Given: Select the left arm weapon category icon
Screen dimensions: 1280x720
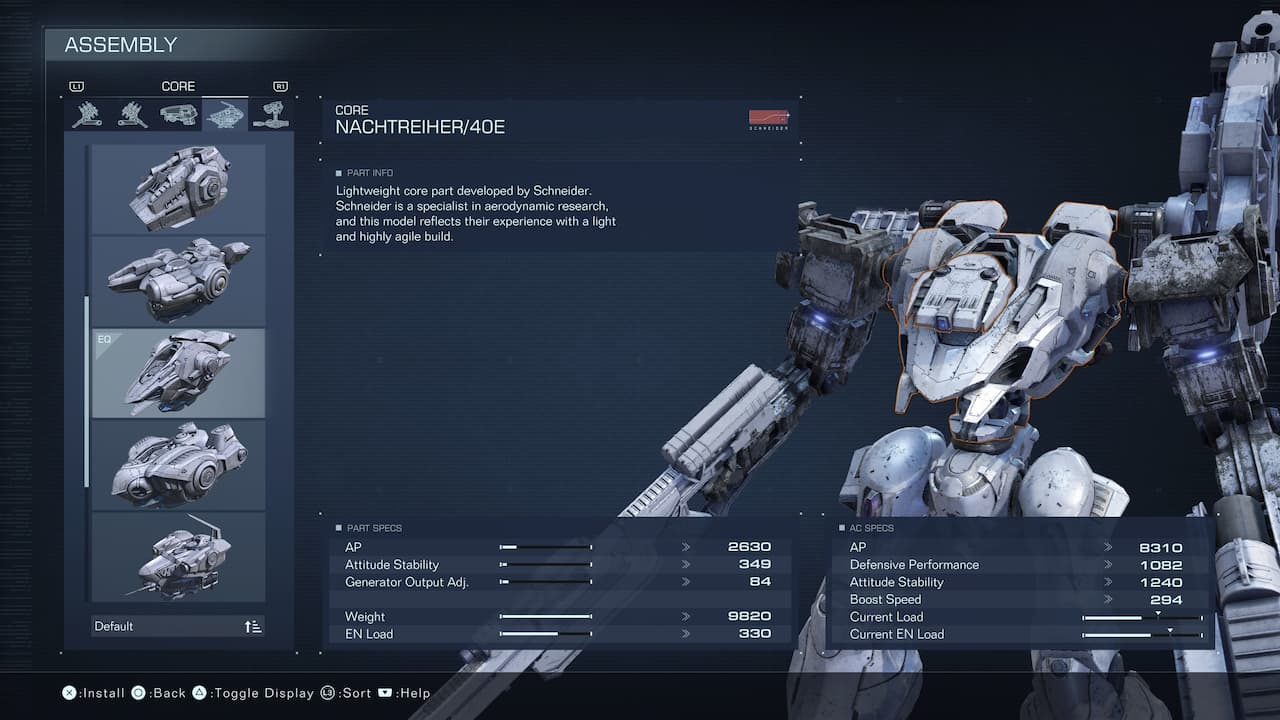Looking at the screenshot, I should point(132,113).
